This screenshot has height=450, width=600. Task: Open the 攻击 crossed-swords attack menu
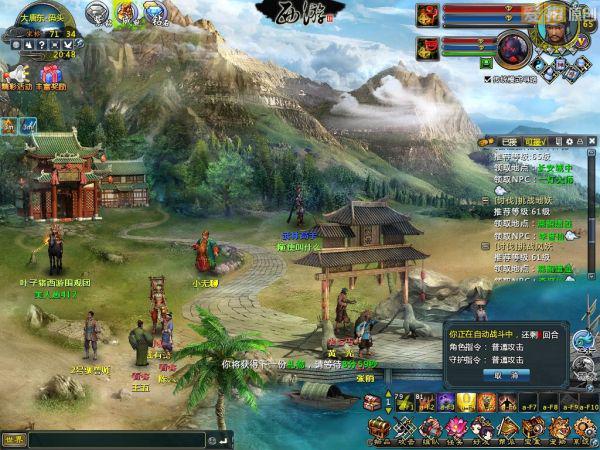coord(405,430)
